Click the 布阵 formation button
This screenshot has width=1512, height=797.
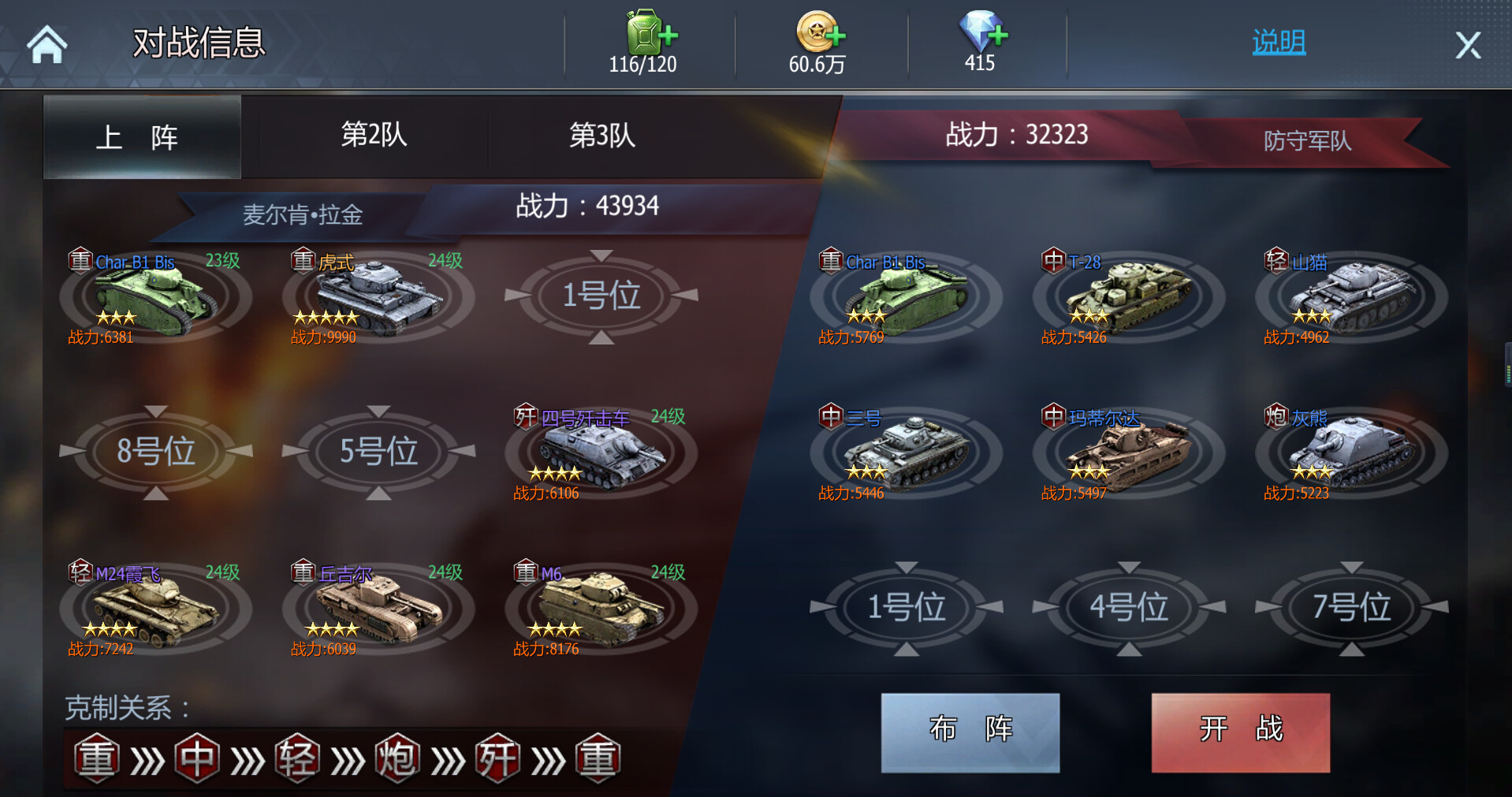970,732
